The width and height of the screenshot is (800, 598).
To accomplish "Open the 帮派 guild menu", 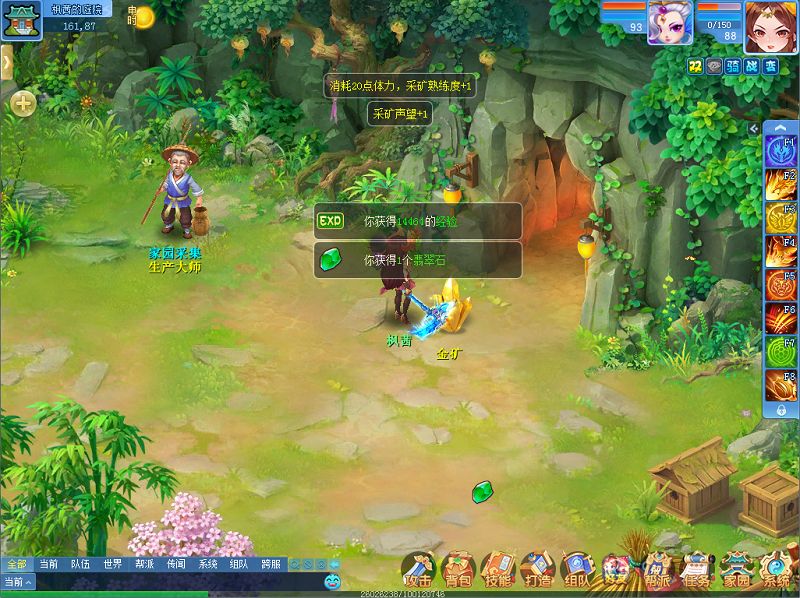I will point(657,570).
